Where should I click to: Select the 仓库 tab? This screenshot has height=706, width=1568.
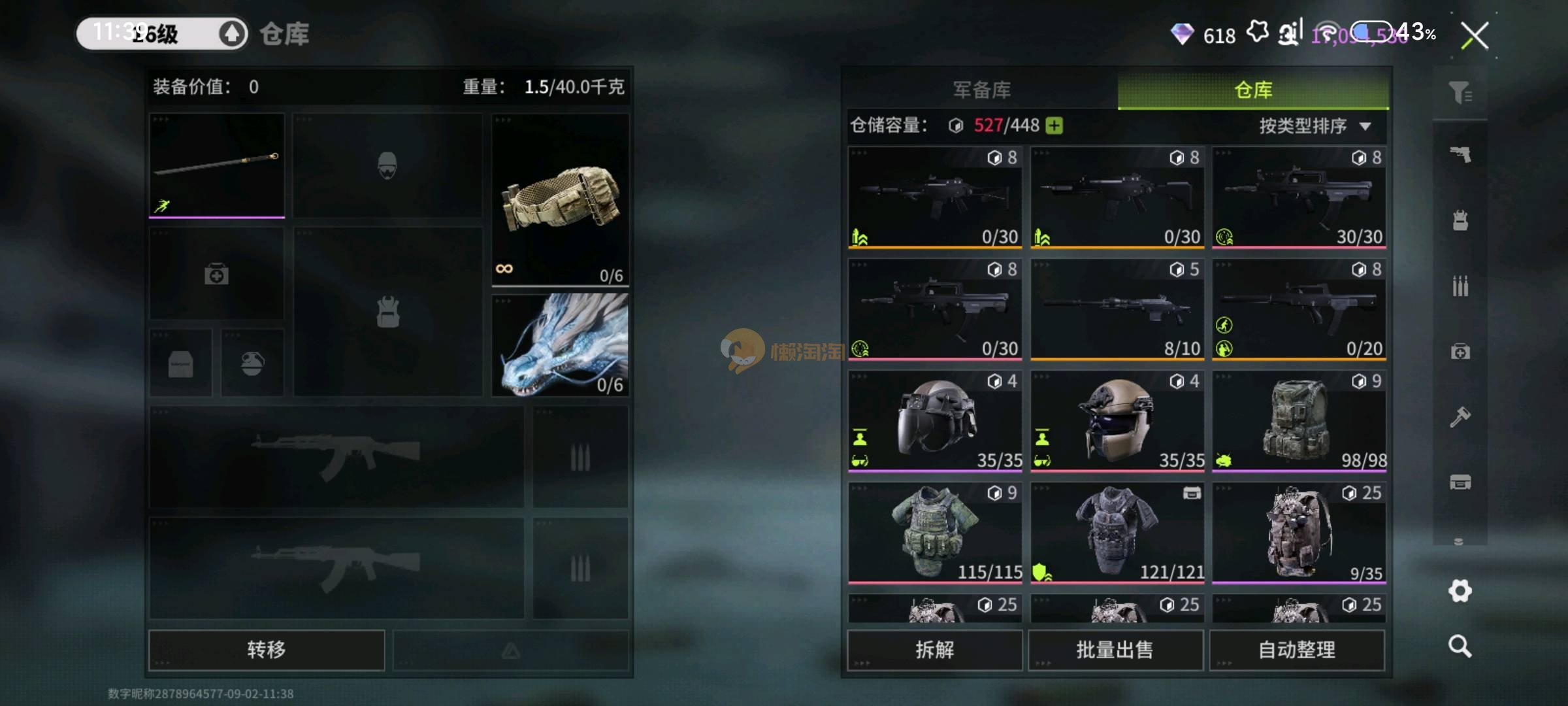tap(1252, 90)
